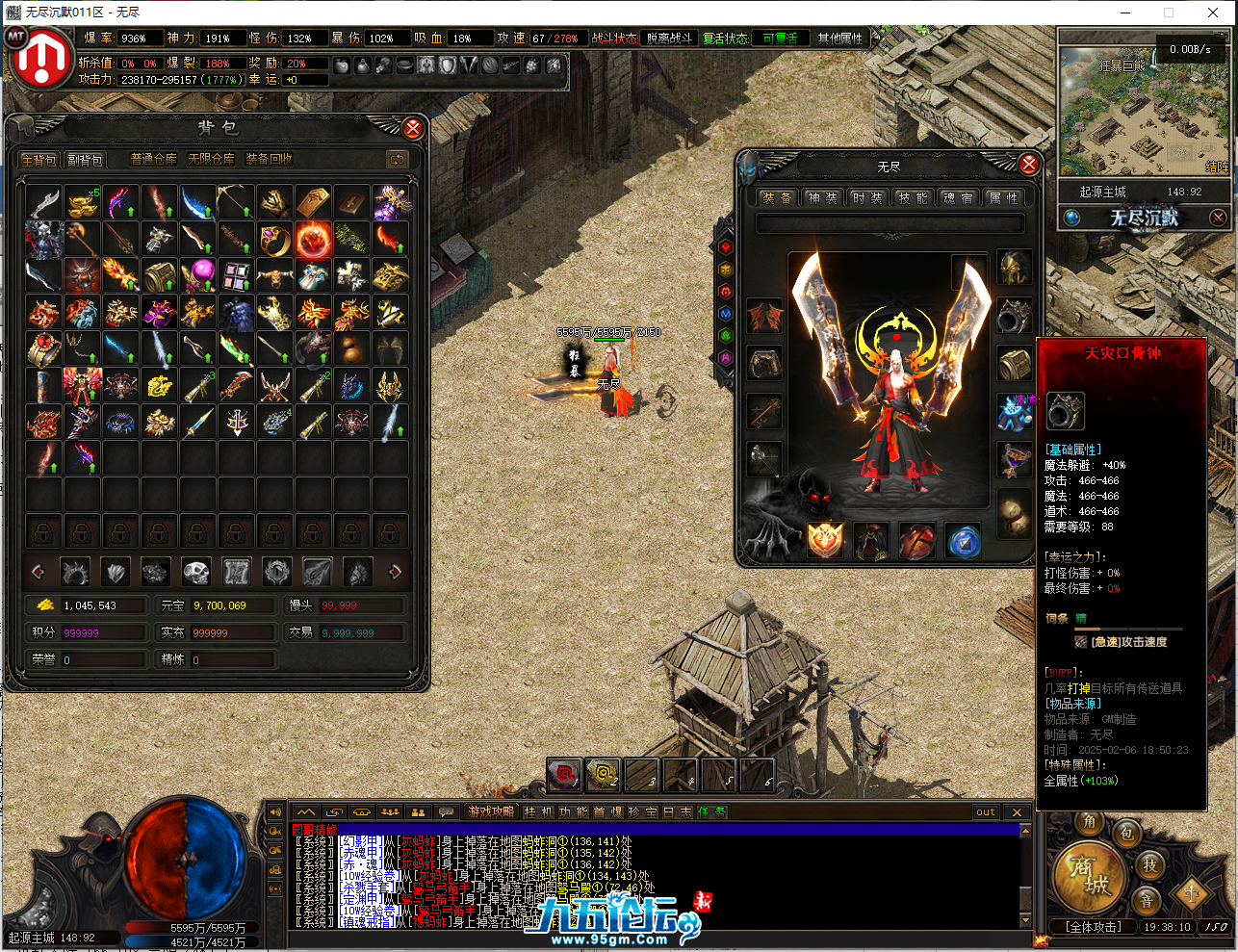Select the brown gourd item
The width and height of the screenshot is (1238, 952).
coord(351,348)
